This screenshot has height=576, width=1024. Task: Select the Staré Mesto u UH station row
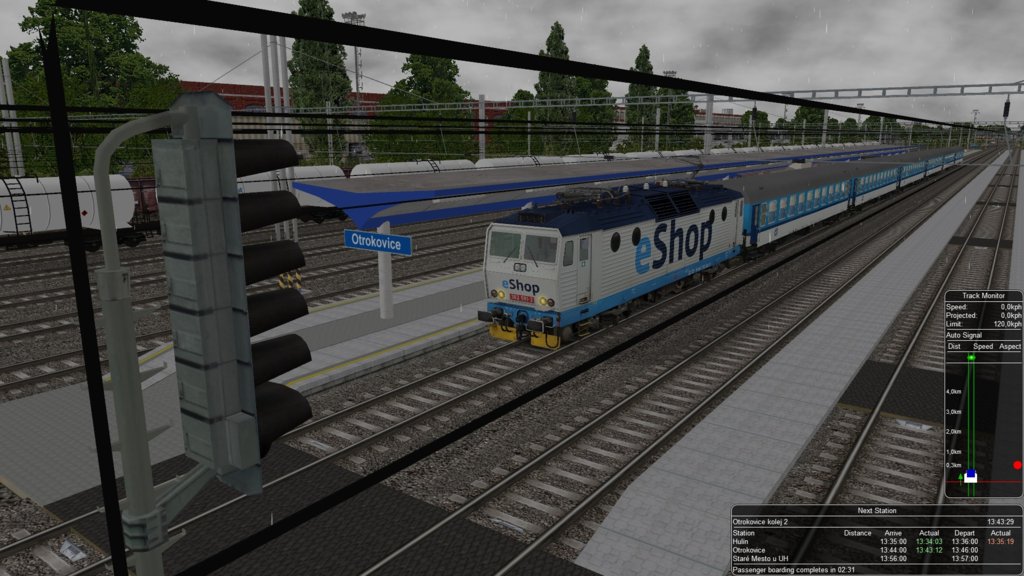(x=875, y=558)
